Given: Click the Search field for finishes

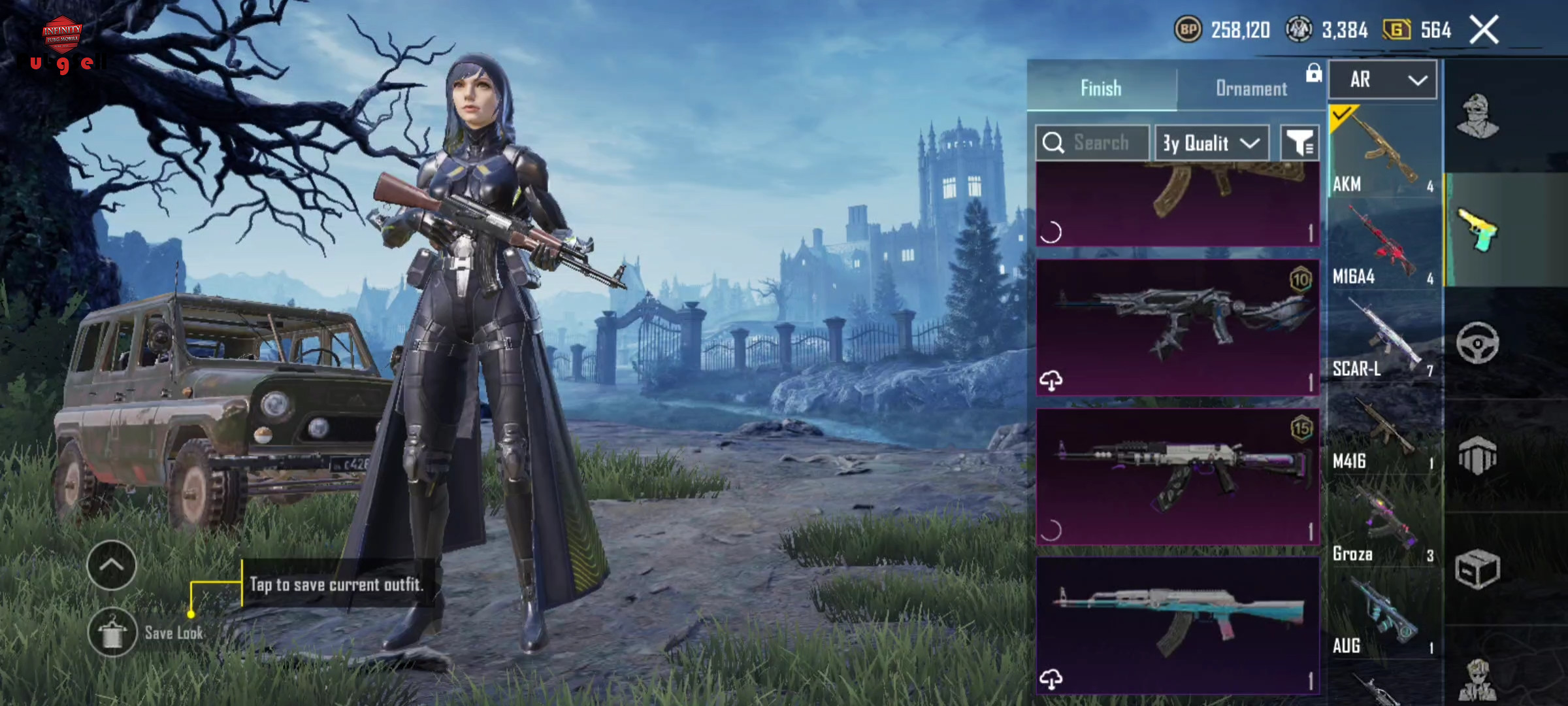Looking at the screenshot, I should [x=1092, y=143].
